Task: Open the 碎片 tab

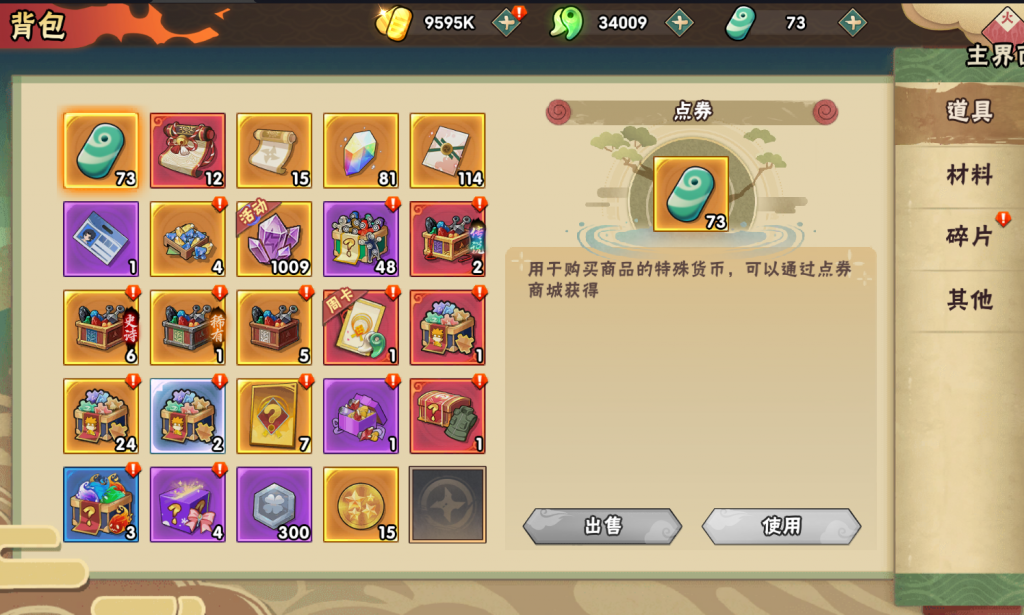Action: click(x=969, y=237)
